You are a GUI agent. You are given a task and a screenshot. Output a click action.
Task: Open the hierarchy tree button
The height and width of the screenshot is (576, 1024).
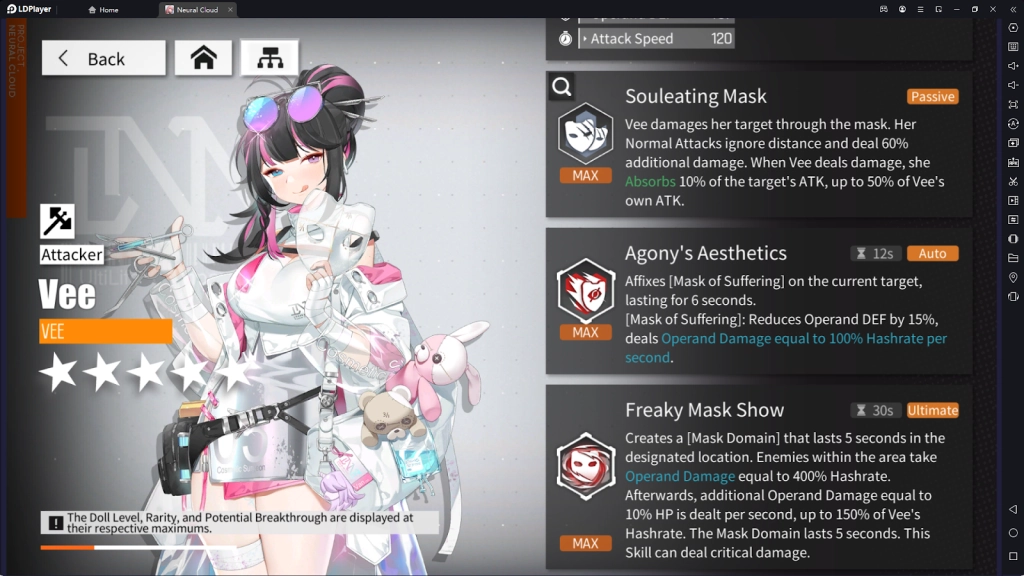[x=269, y=58]
